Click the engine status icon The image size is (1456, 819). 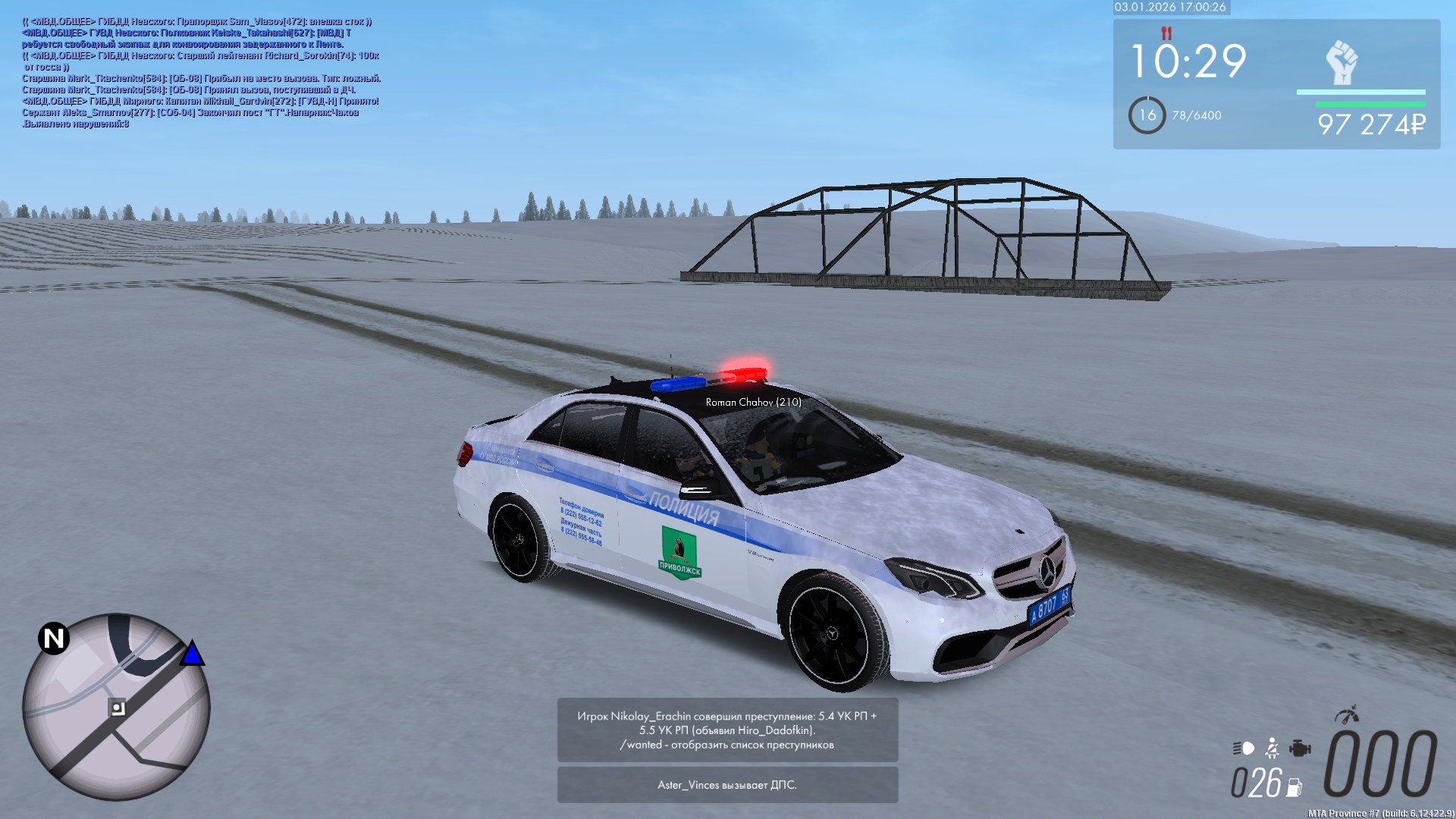pos(1300,748)
